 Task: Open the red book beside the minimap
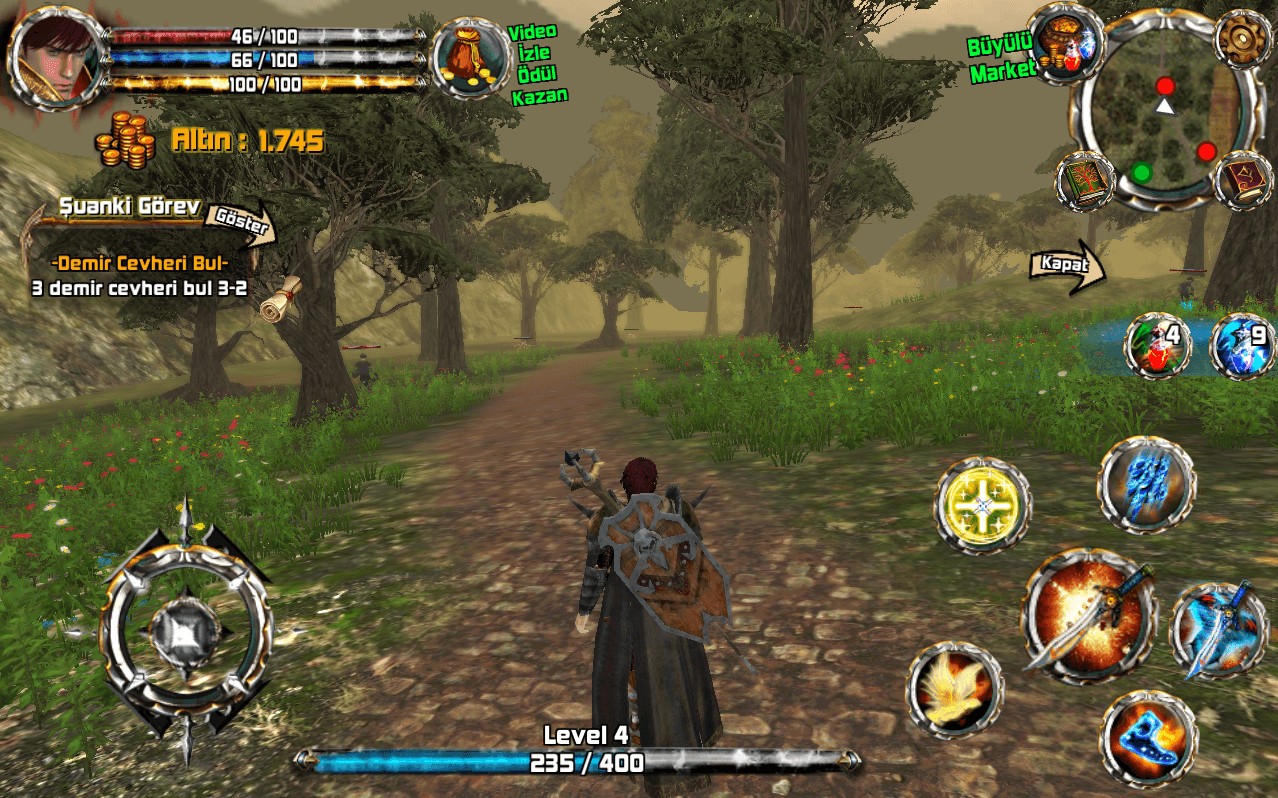pos(1243,179)
